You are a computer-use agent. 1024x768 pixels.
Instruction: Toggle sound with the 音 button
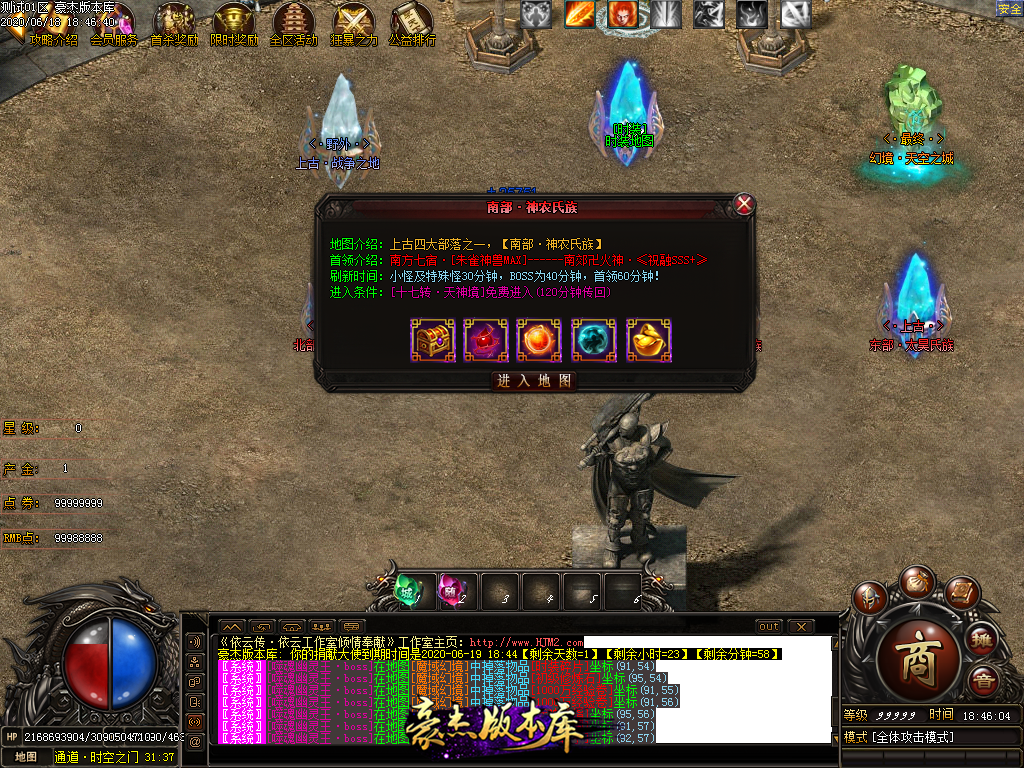coord(983,681)
